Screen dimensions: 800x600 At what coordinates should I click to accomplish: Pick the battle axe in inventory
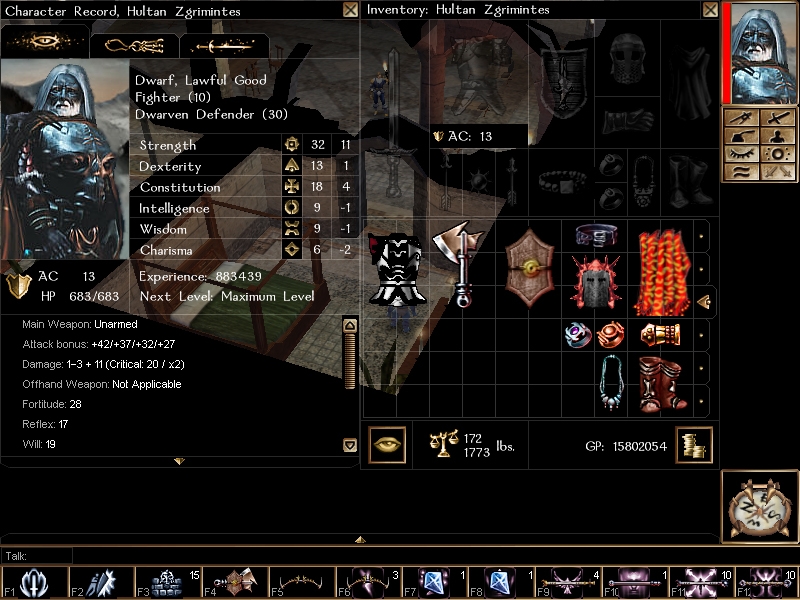[459, 264]
